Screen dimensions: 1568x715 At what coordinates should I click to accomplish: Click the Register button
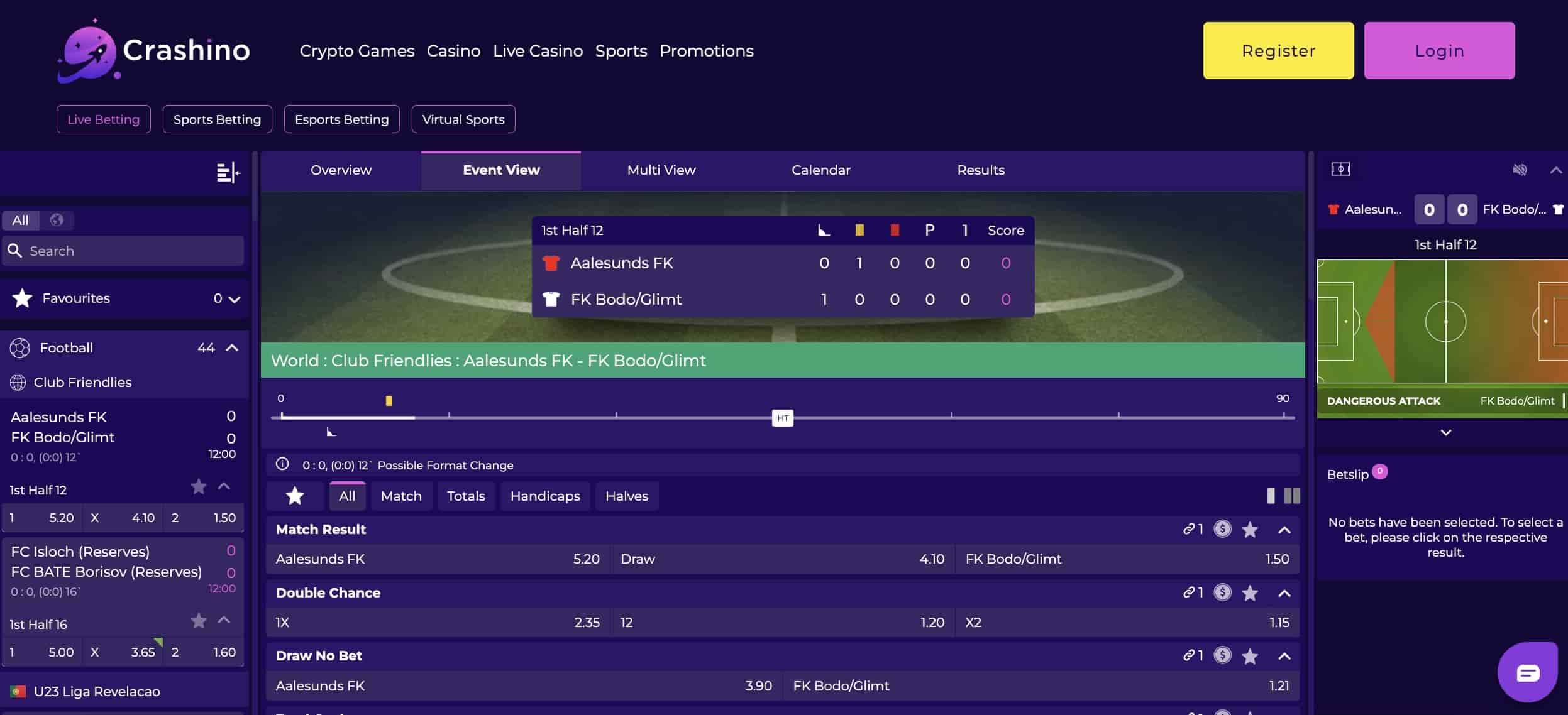click(1278, 50)
